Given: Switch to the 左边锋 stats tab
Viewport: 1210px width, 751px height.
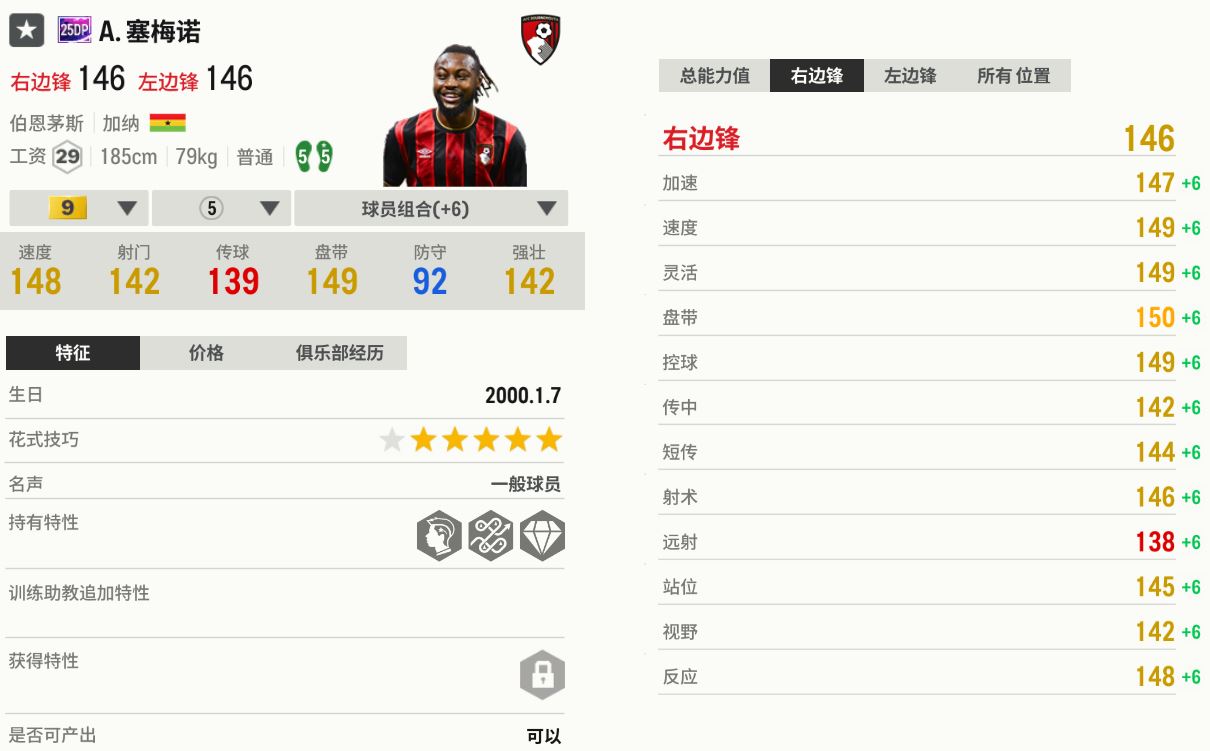Looking at the screenshot, I should (910, 76).
